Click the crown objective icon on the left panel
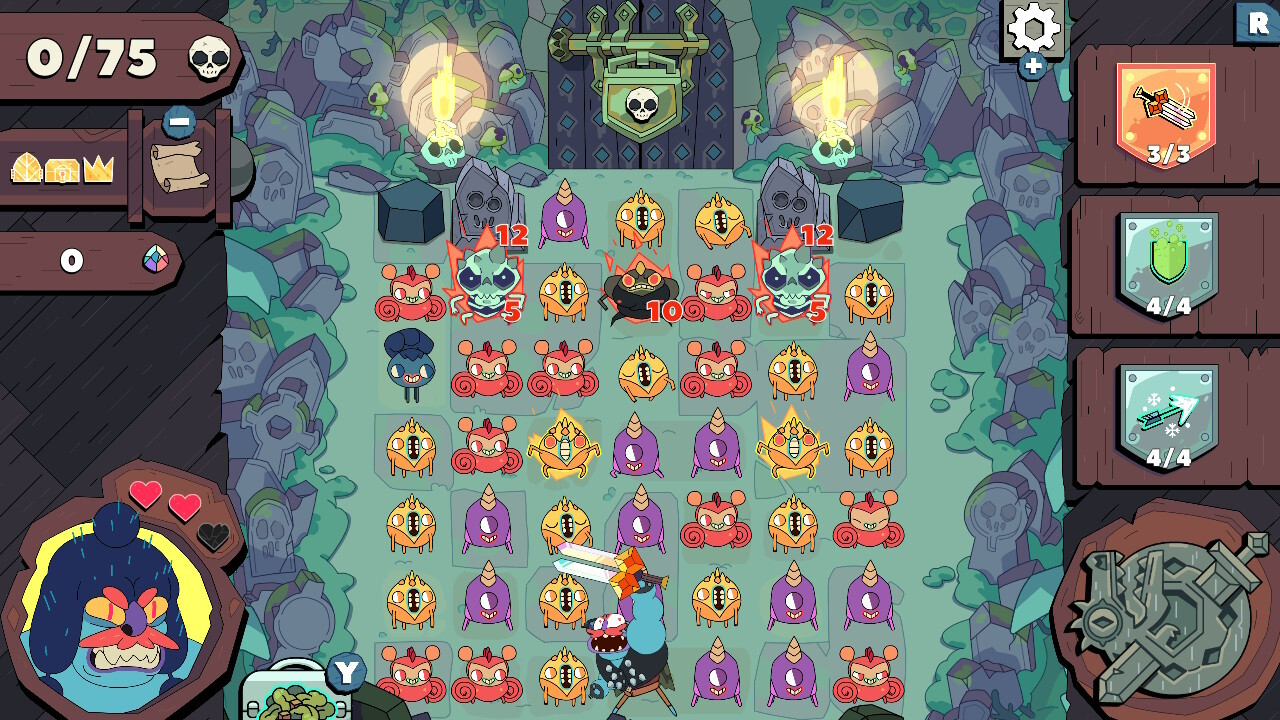Viewport: 1280px width, 720px height. [x=97, y=167]
